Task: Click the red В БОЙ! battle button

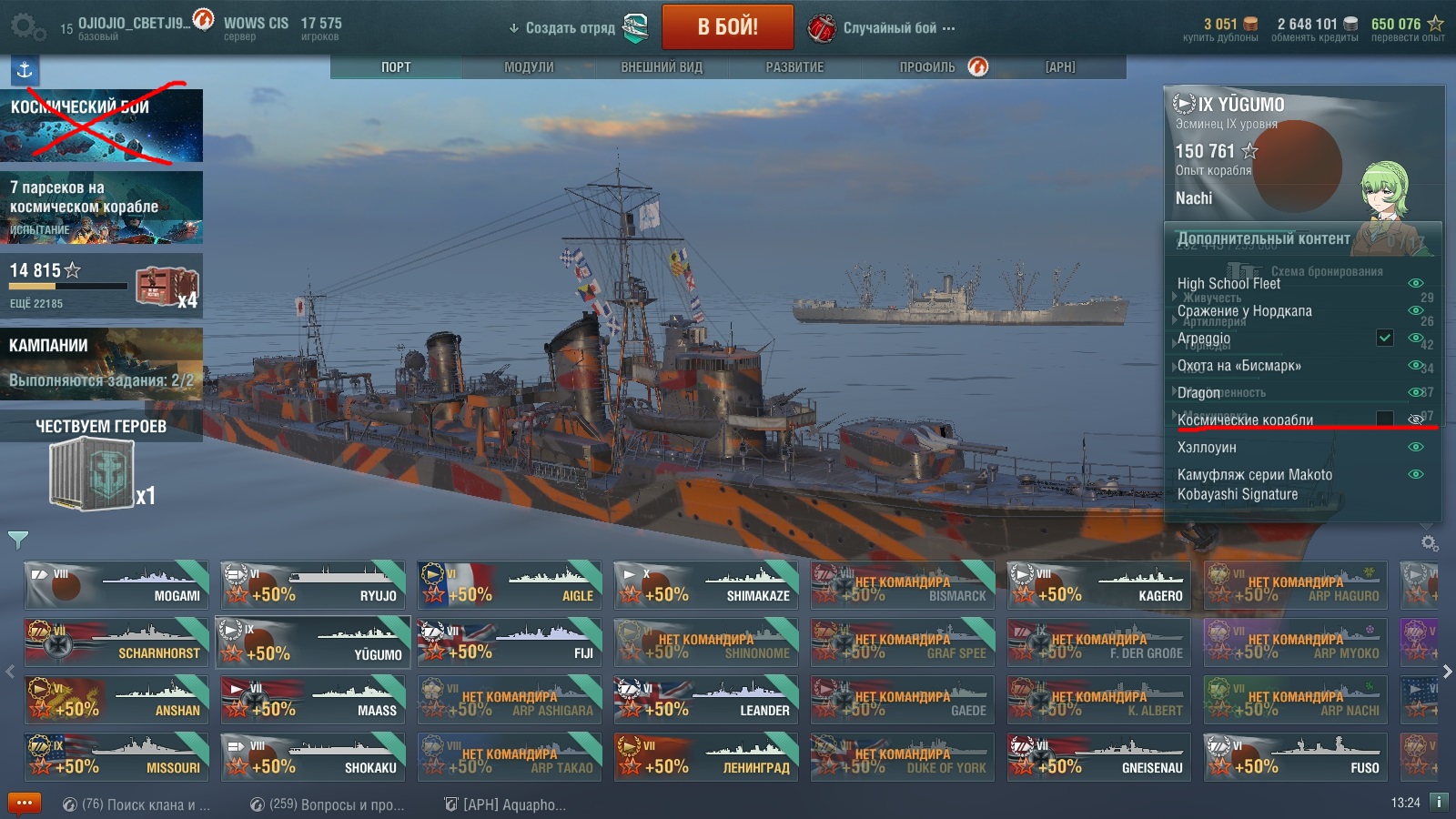Action: (x=727, y=27)
